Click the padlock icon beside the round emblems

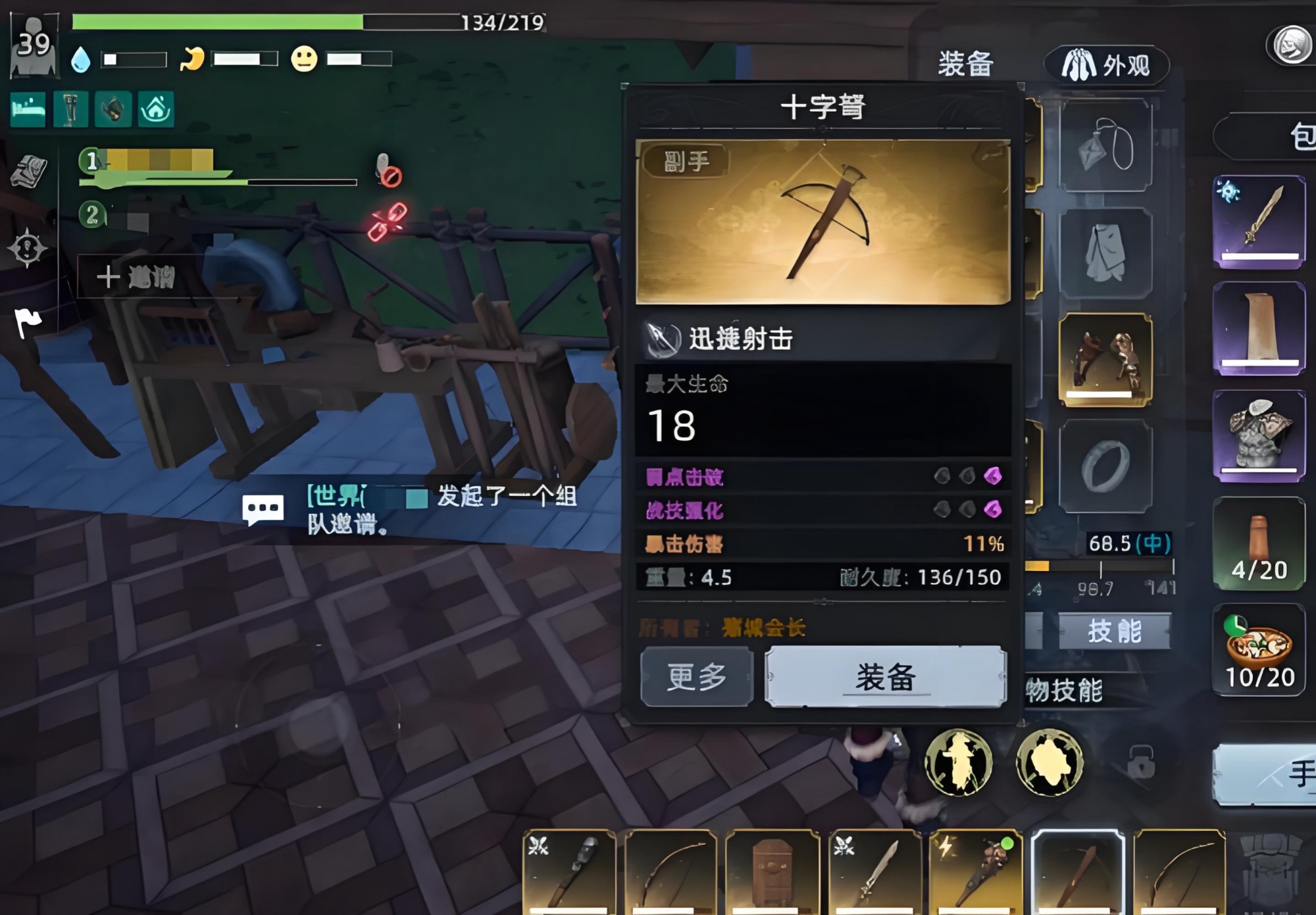[x=1140, y=763]
